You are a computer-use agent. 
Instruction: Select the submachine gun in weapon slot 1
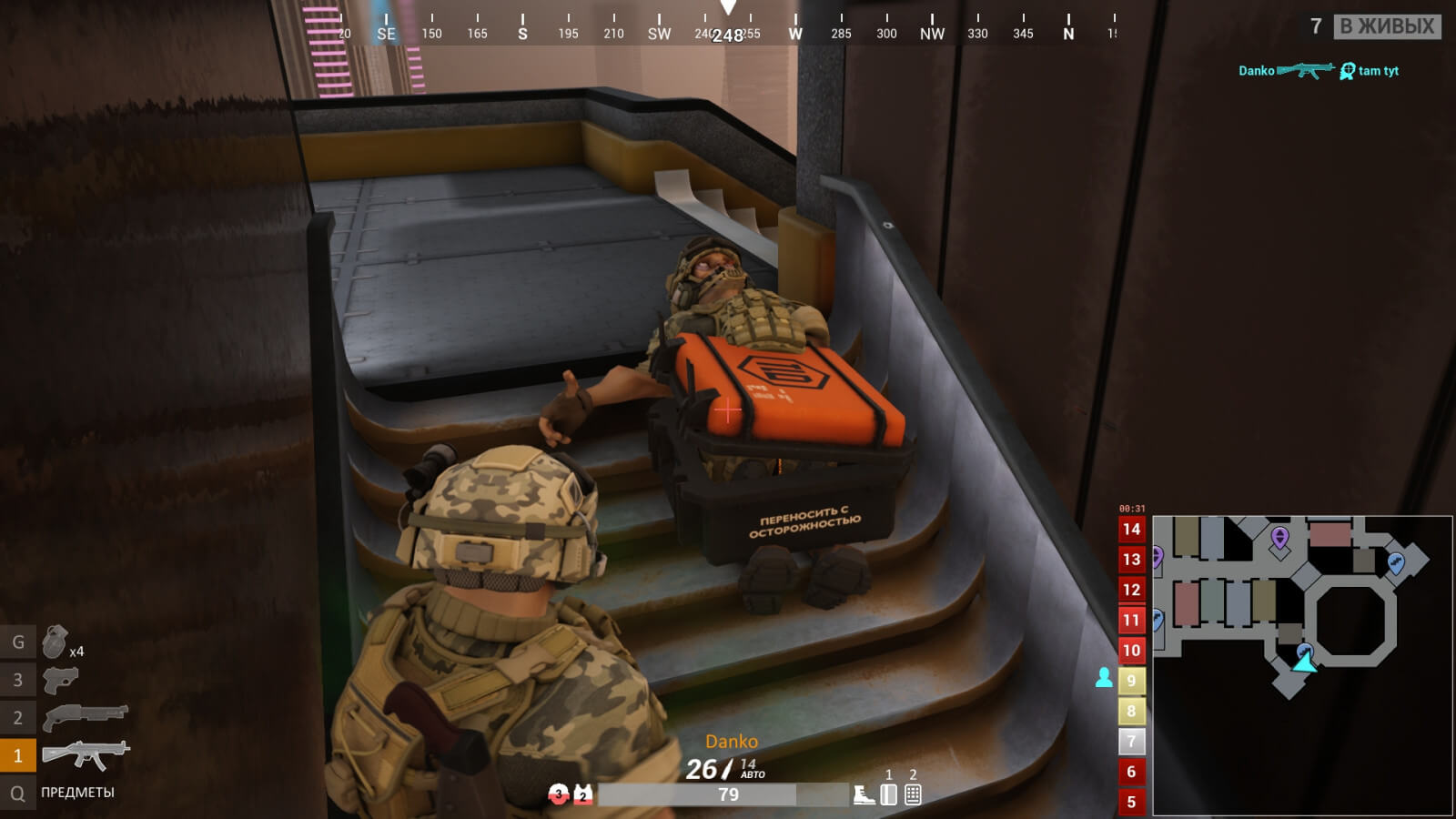[86, 754]
